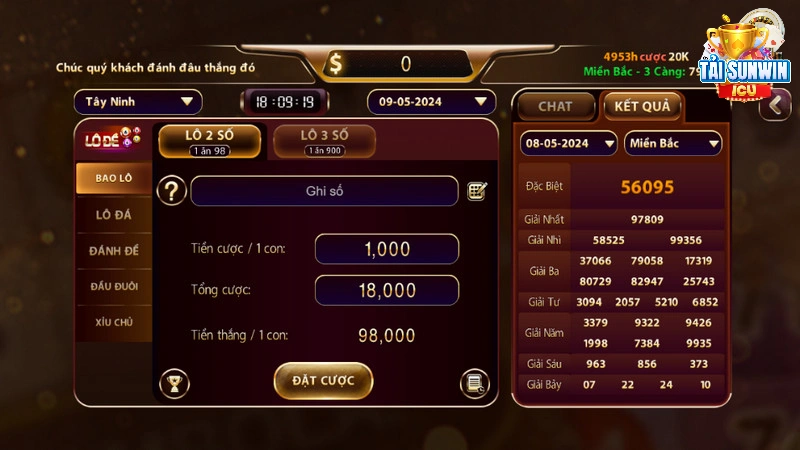Select LÔ ĐÁ bet type
This screenshot has height=450, width=800.
pos(114,214)
